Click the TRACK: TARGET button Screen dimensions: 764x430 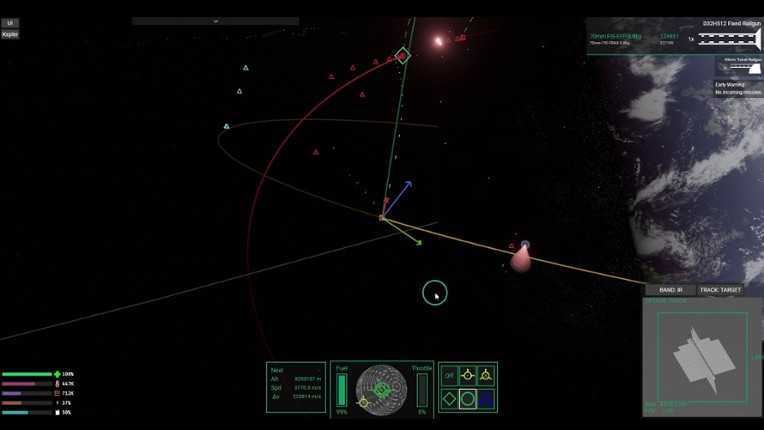(x=720, y=290)
